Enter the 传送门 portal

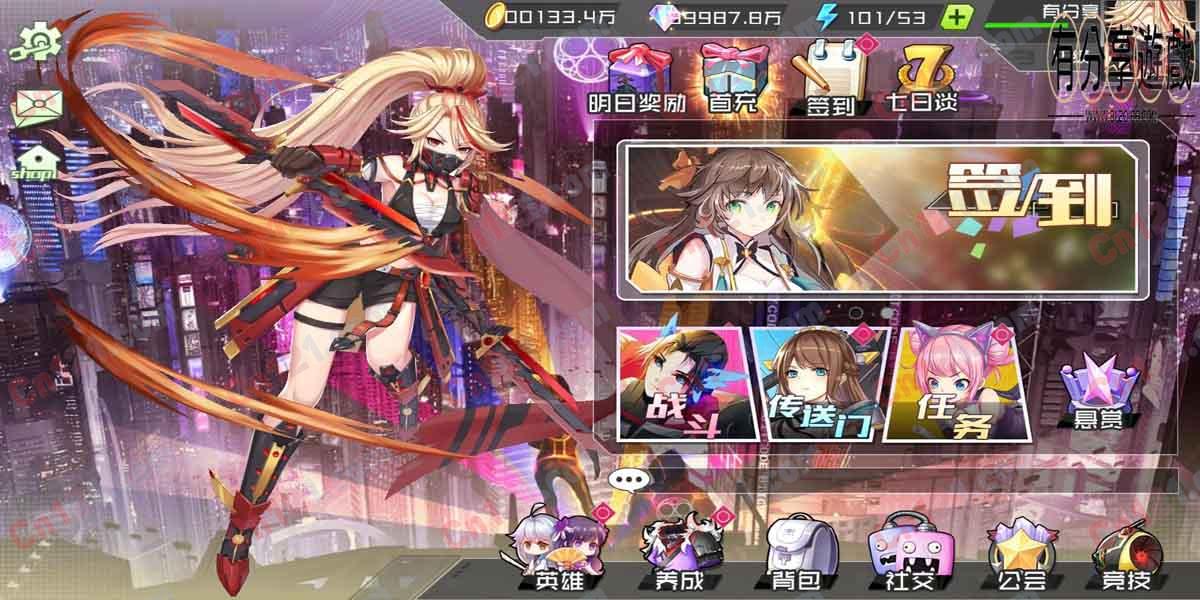tap(817, 383)
